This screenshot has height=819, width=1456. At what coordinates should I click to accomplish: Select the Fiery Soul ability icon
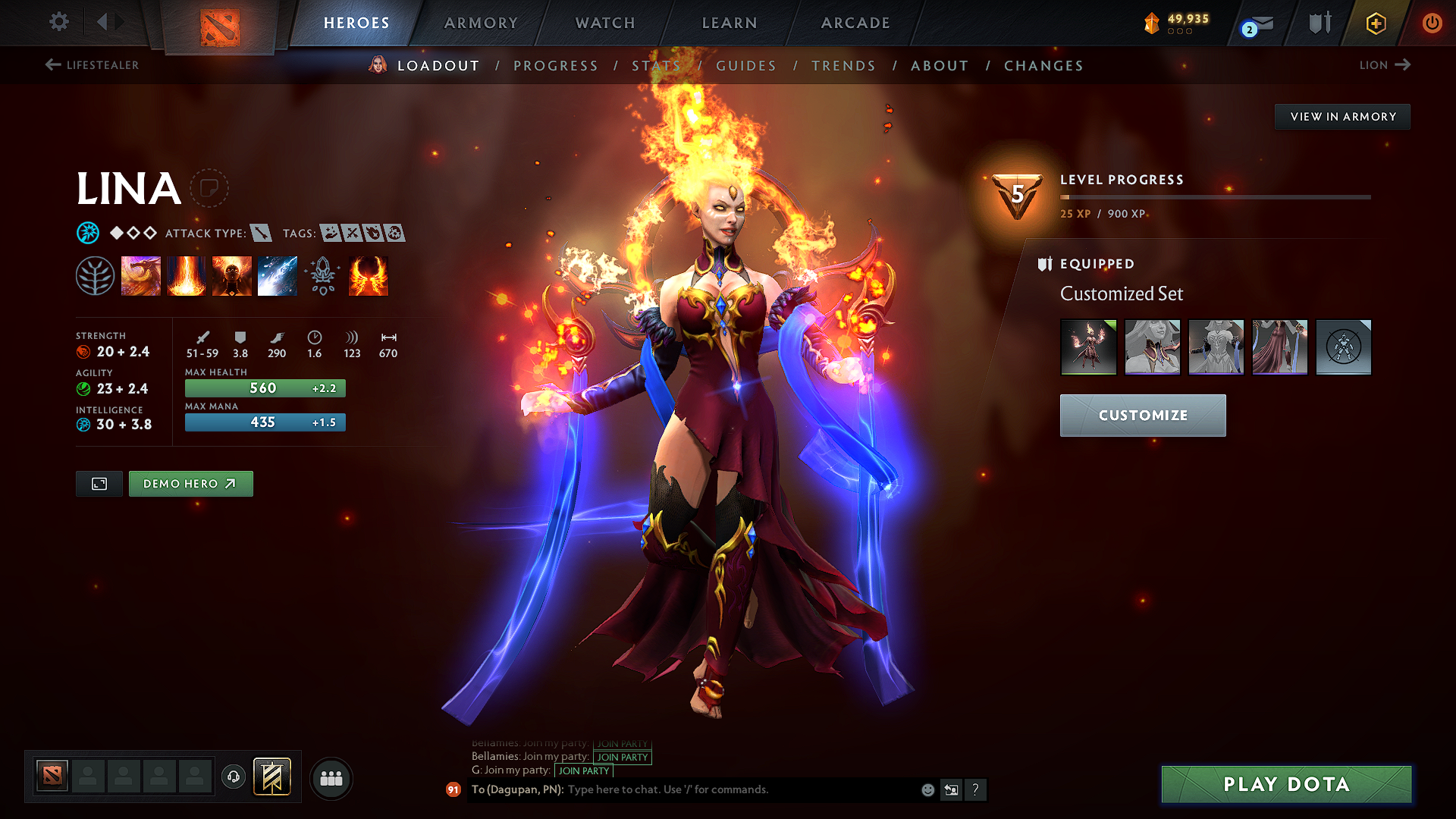[232, 276]
